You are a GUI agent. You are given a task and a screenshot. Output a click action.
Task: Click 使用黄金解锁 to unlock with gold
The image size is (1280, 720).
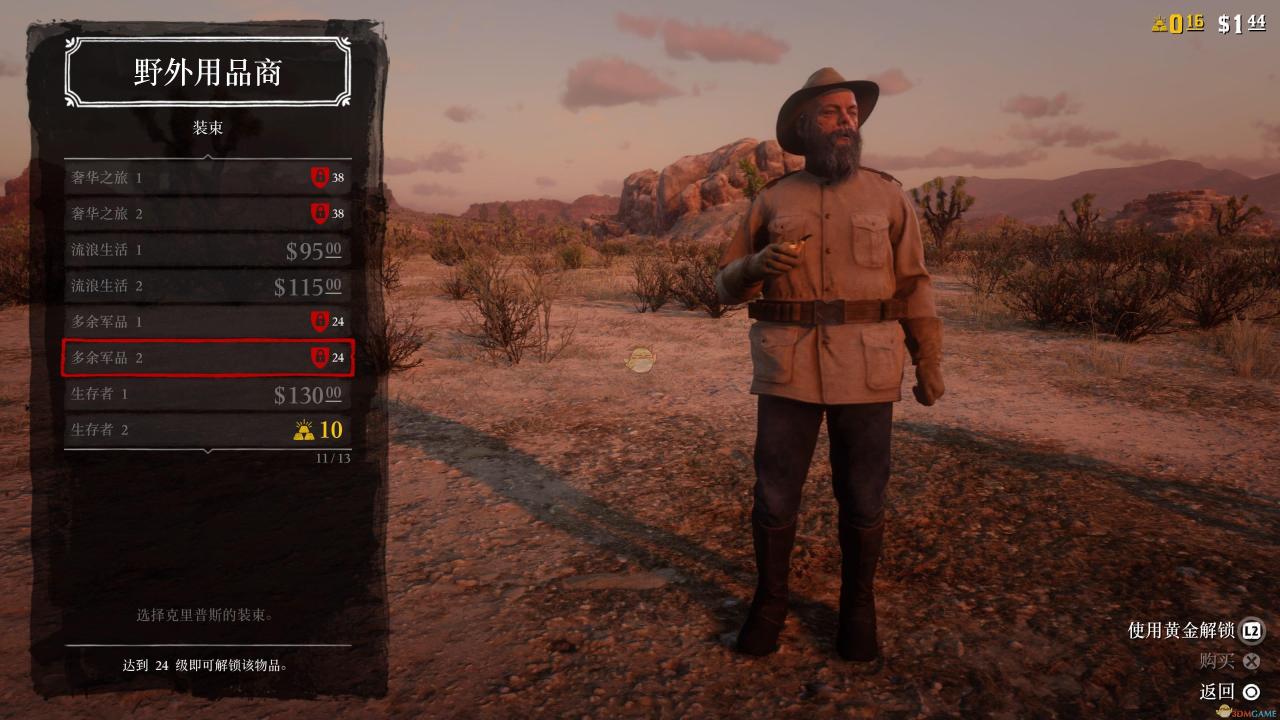pyautogui.click(x=1195, y=631)
